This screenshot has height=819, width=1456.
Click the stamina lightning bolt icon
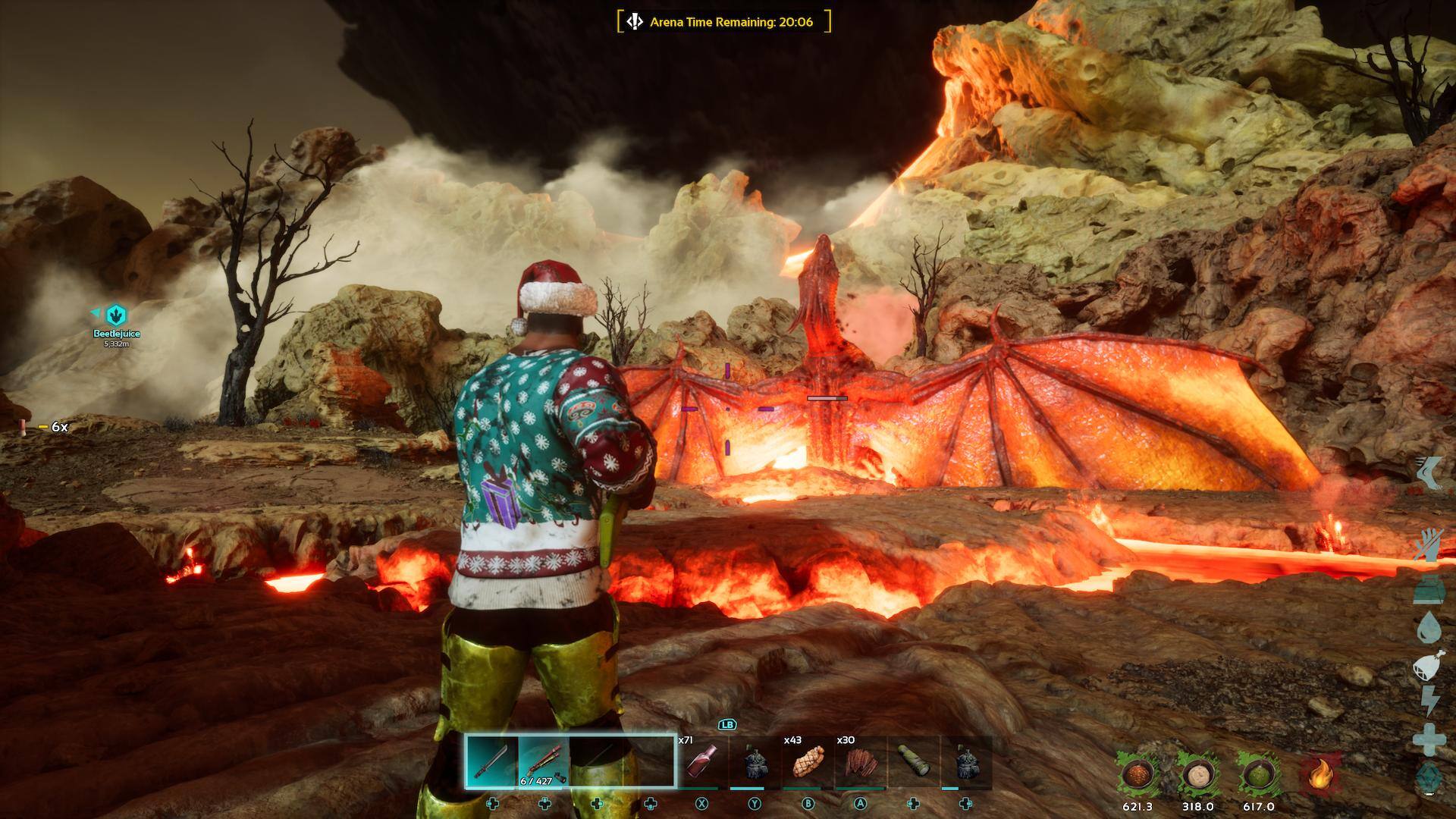point(1429,701)
